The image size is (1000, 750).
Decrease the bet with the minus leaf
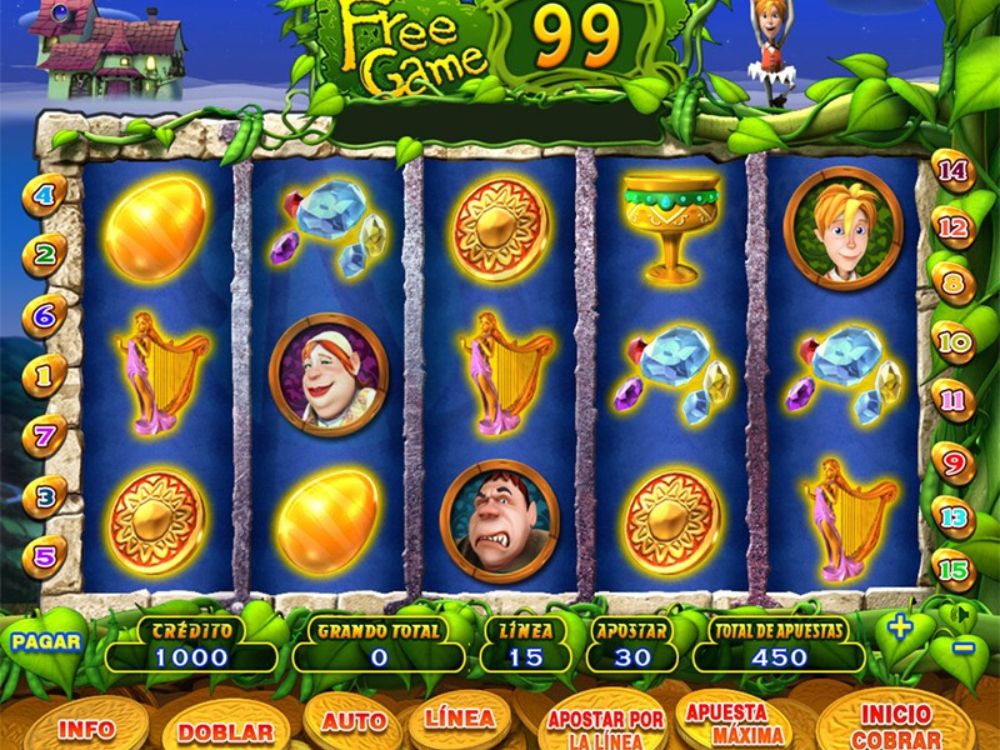pyautogui.click(x=963, y=647)
